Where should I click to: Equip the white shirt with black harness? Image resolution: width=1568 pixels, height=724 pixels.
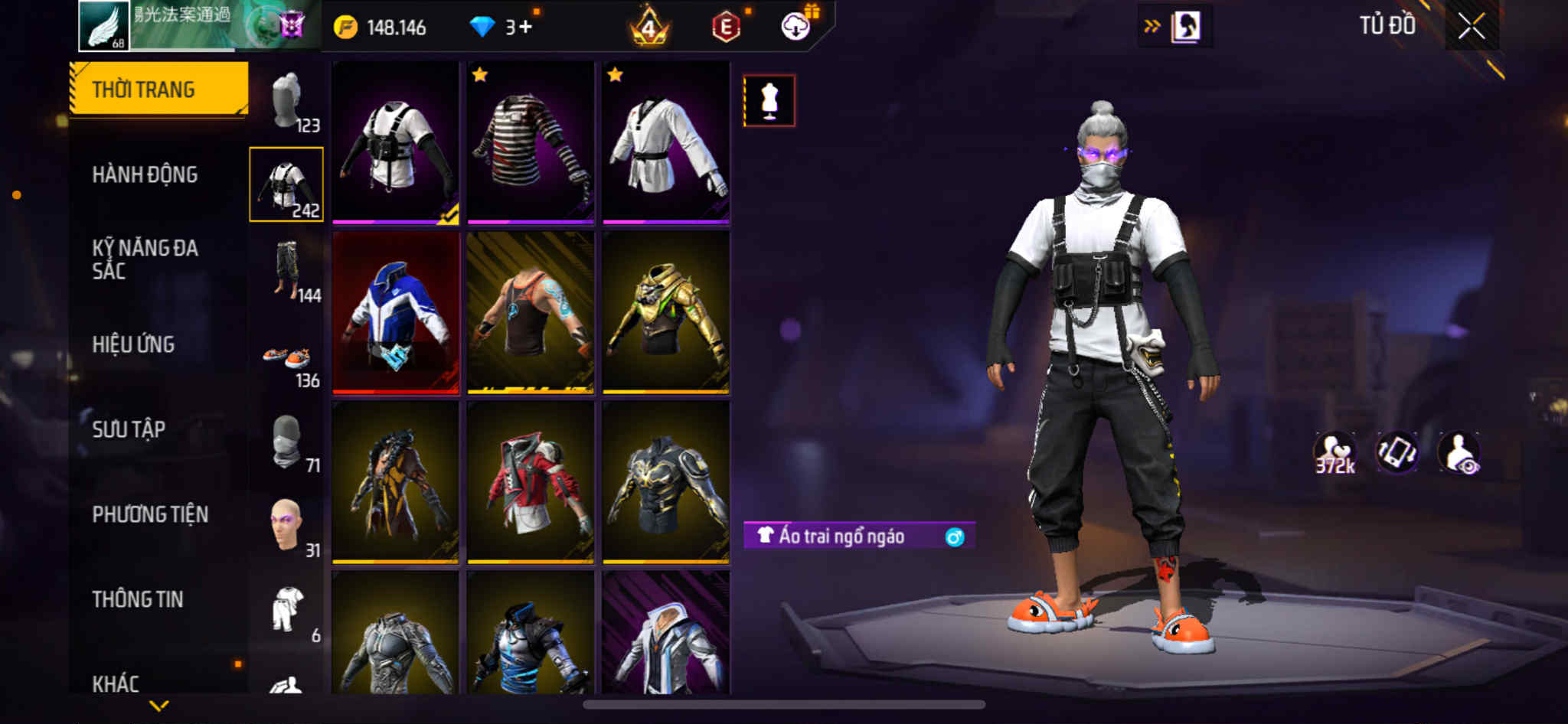(396, 143)
